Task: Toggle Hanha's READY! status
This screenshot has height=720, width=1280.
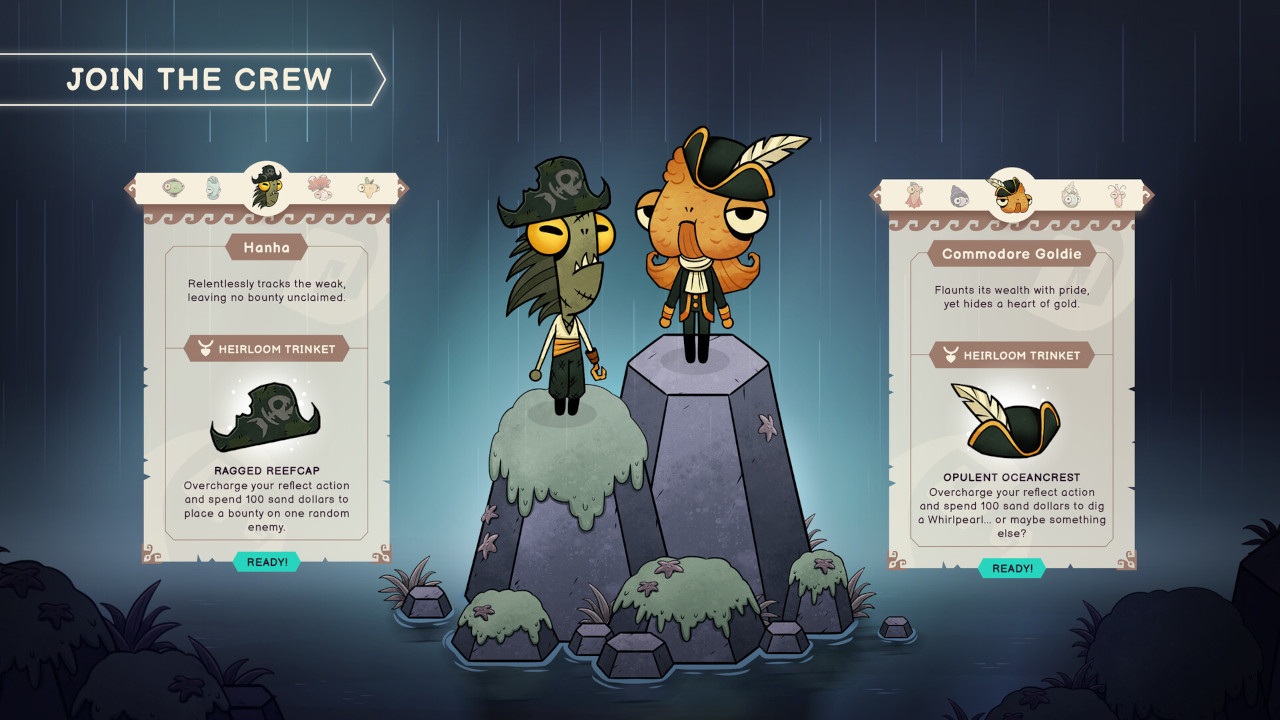Action: point(267,562)
